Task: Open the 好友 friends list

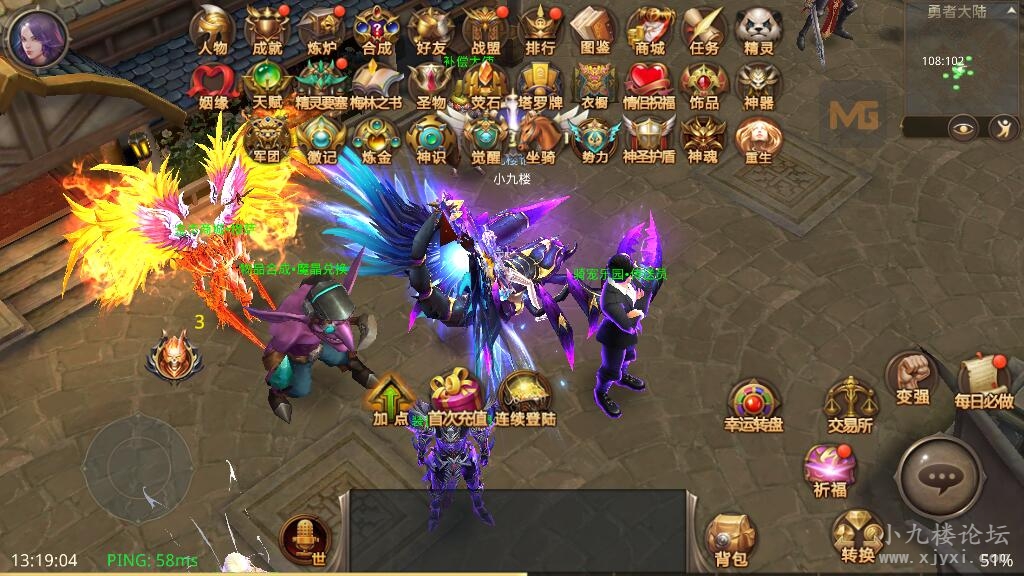Action: tap(431, 28)
